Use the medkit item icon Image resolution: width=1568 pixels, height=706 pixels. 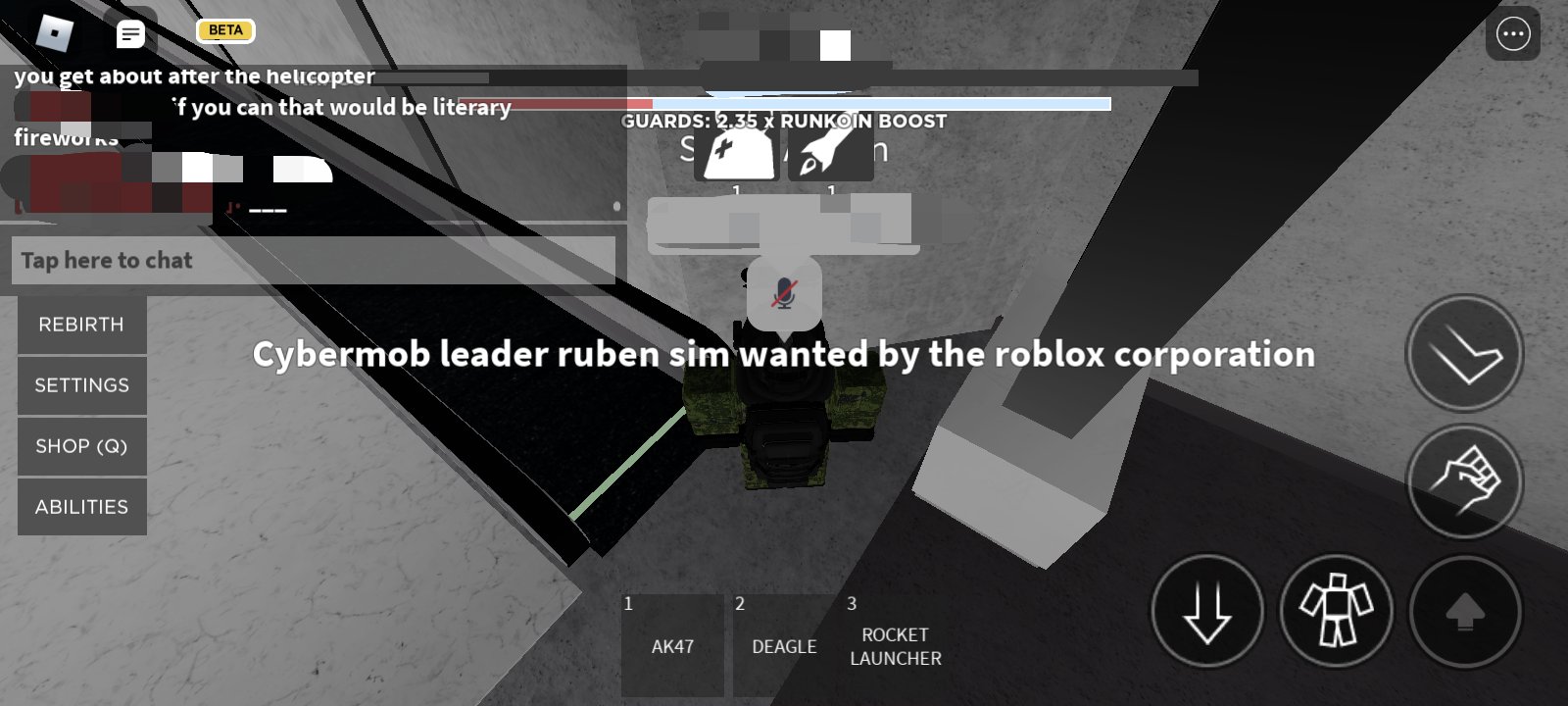click(x=736, y=153)
